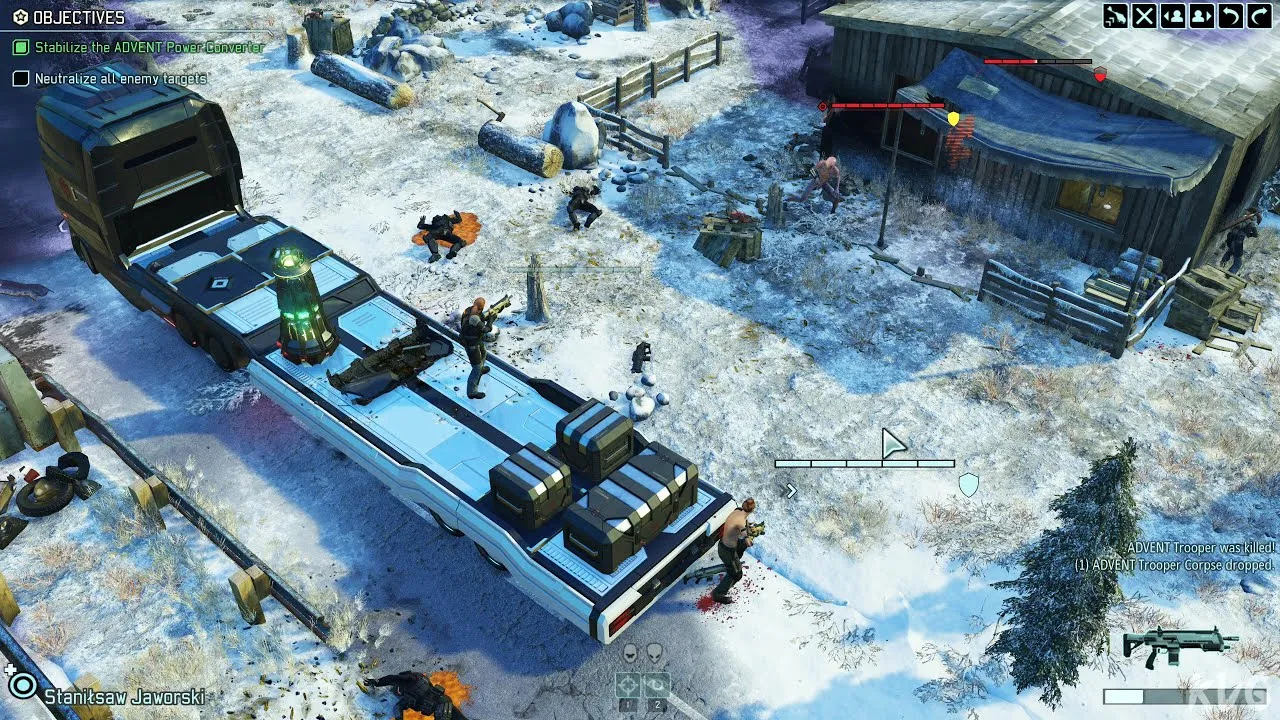Activate the crosshair fire weapon ability

[628, 685]
